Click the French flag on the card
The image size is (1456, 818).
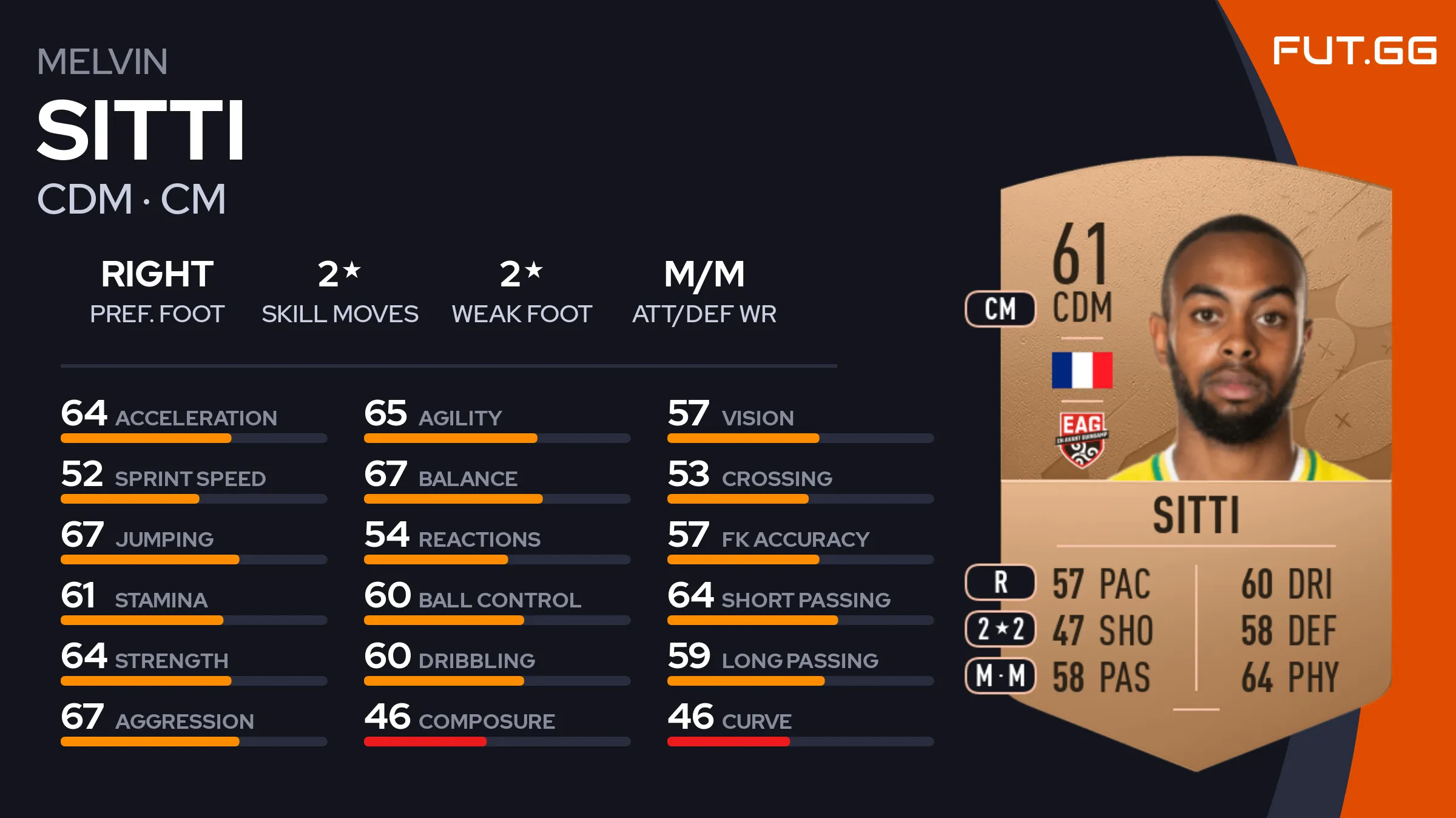(x=1082, y=370)
